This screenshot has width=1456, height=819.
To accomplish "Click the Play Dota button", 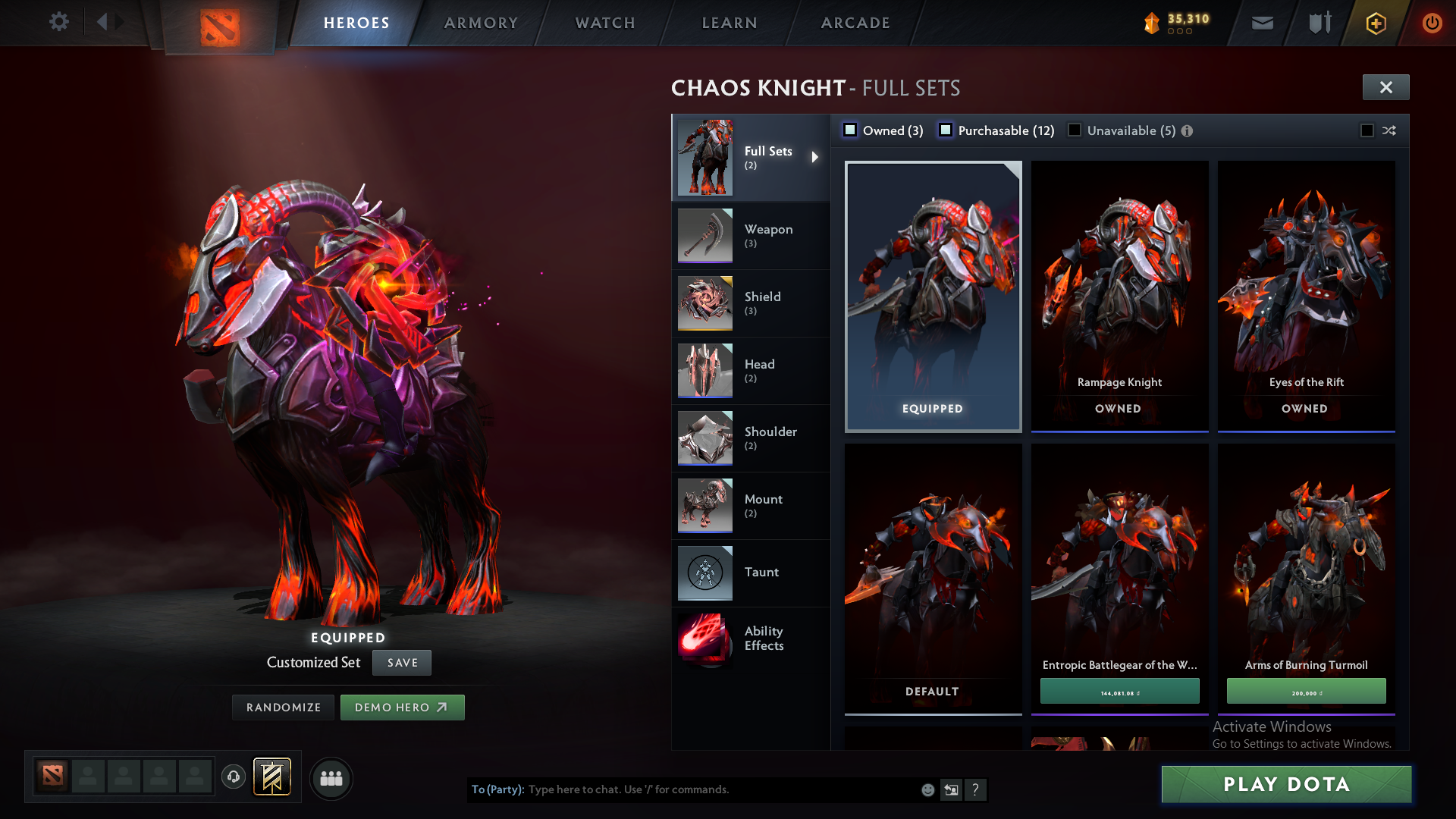I will point(1286,784).
